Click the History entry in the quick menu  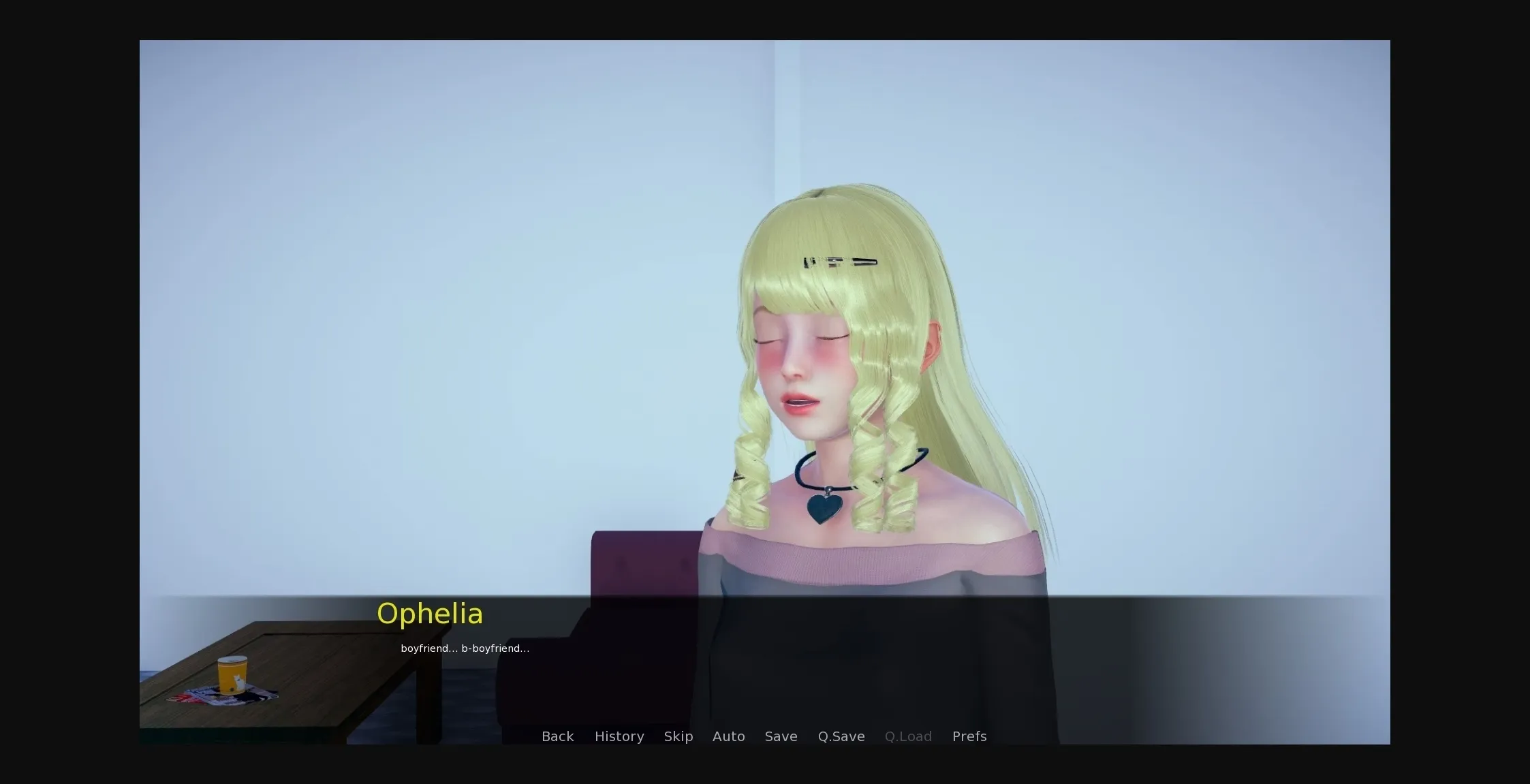(619, 736)
